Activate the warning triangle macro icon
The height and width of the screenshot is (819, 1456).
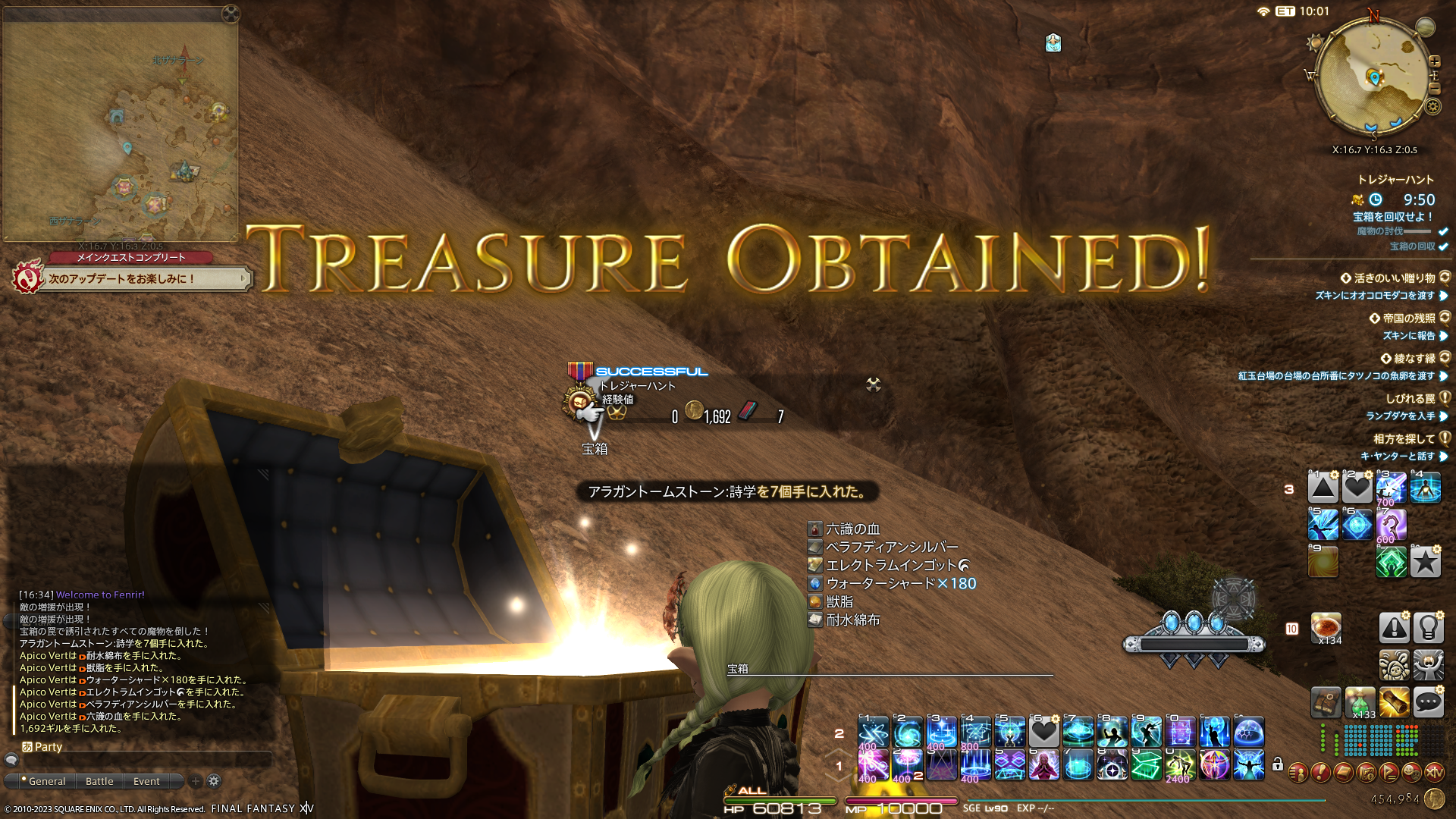[x=1394, y=628]
